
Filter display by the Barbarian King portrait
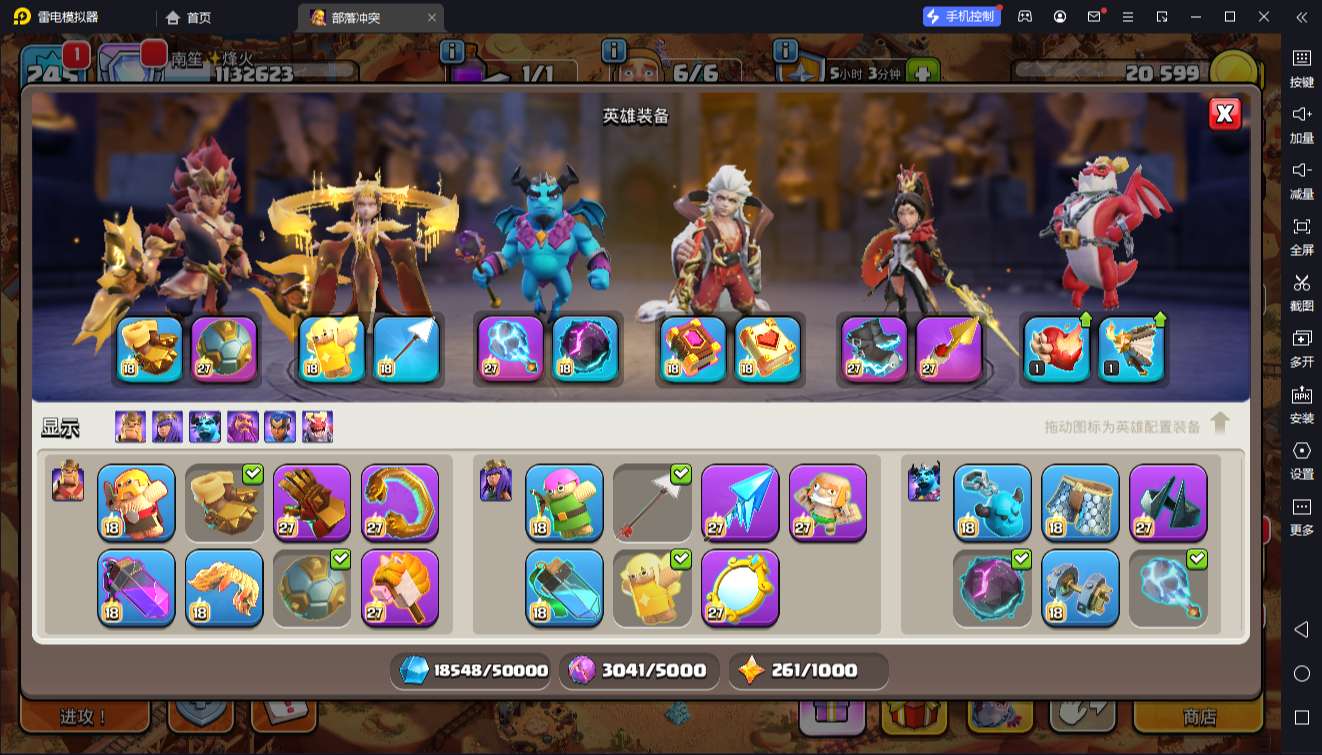(130, 427)
